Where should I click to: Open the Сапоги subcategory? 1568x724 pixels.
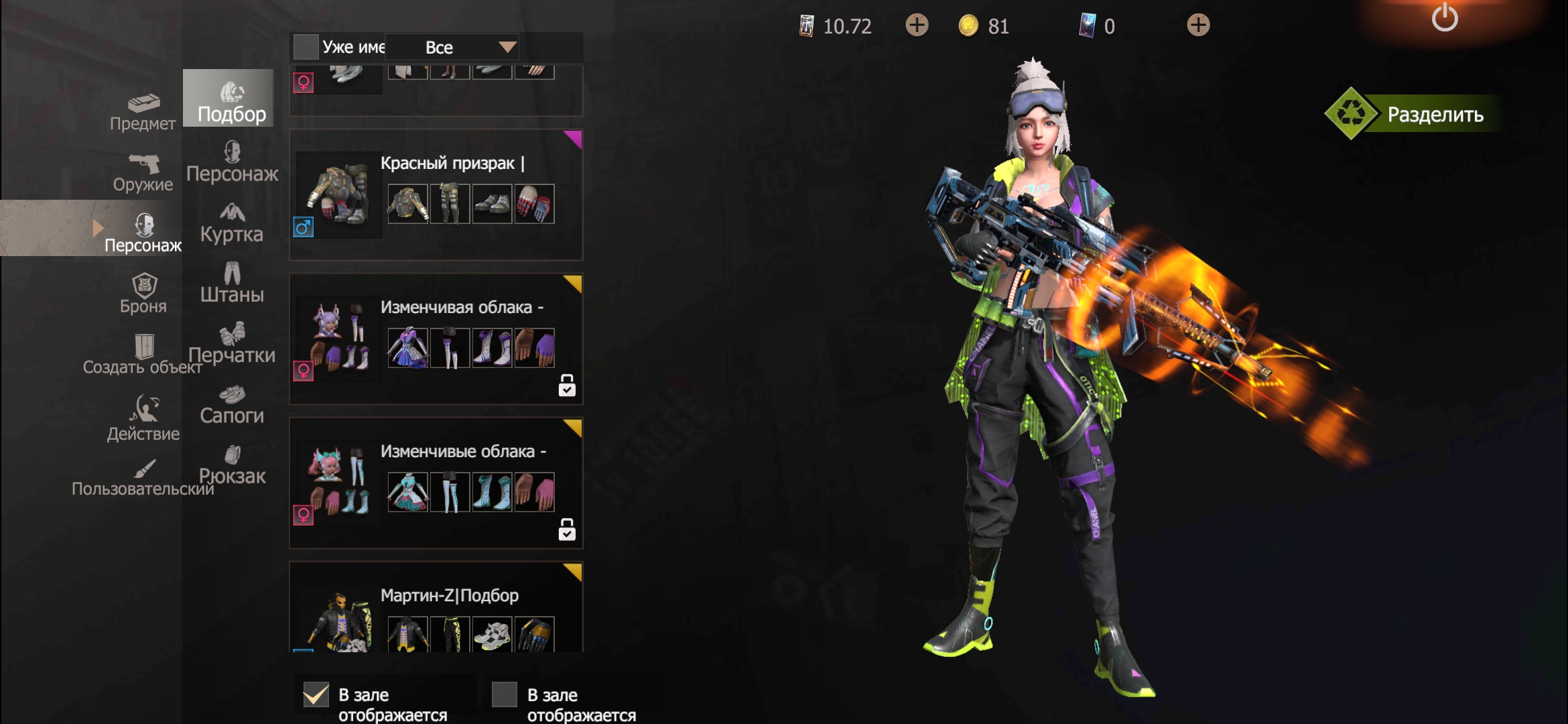232,404
